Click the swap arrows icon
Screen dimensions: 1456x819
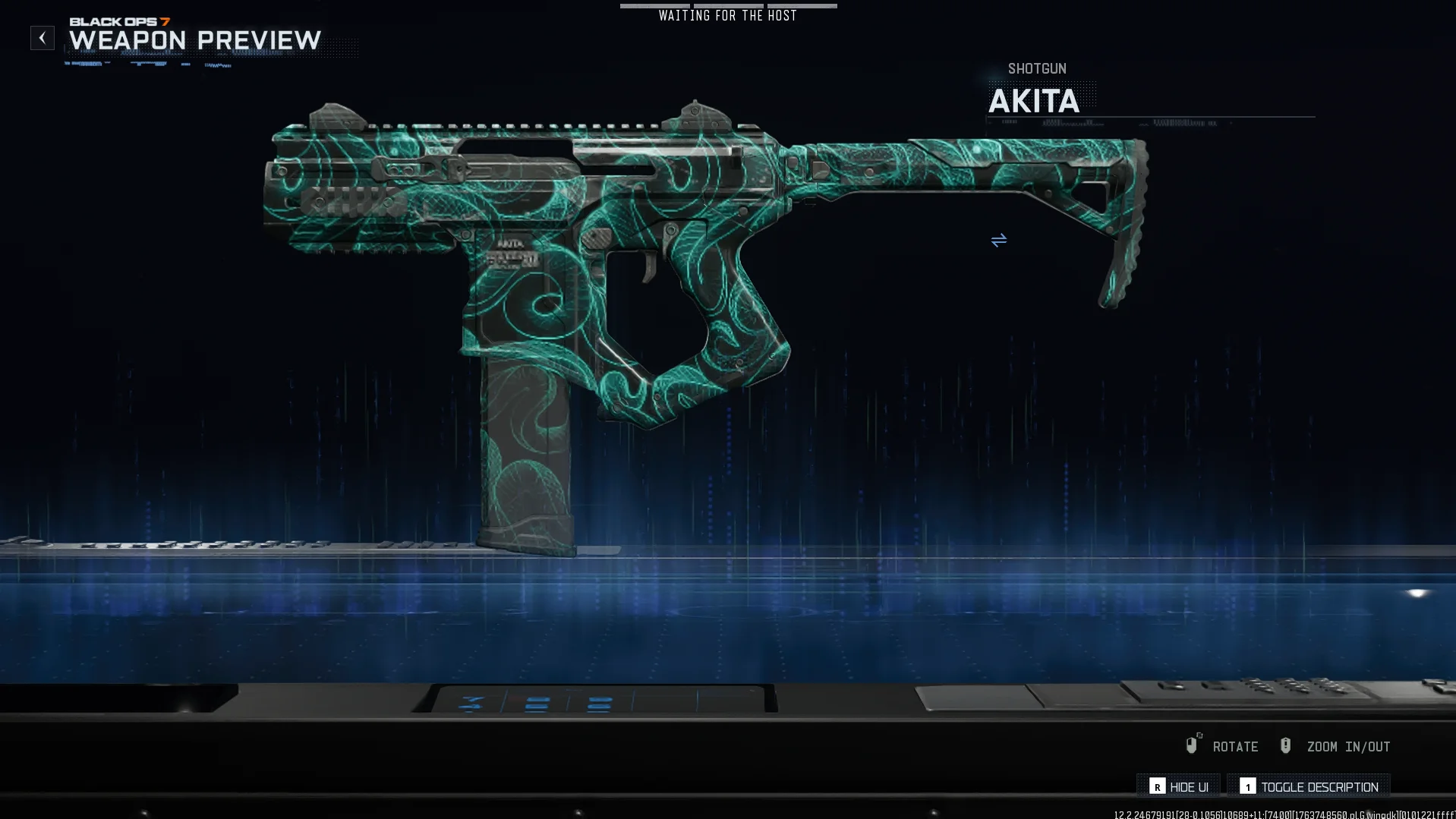tap(998, 241)
